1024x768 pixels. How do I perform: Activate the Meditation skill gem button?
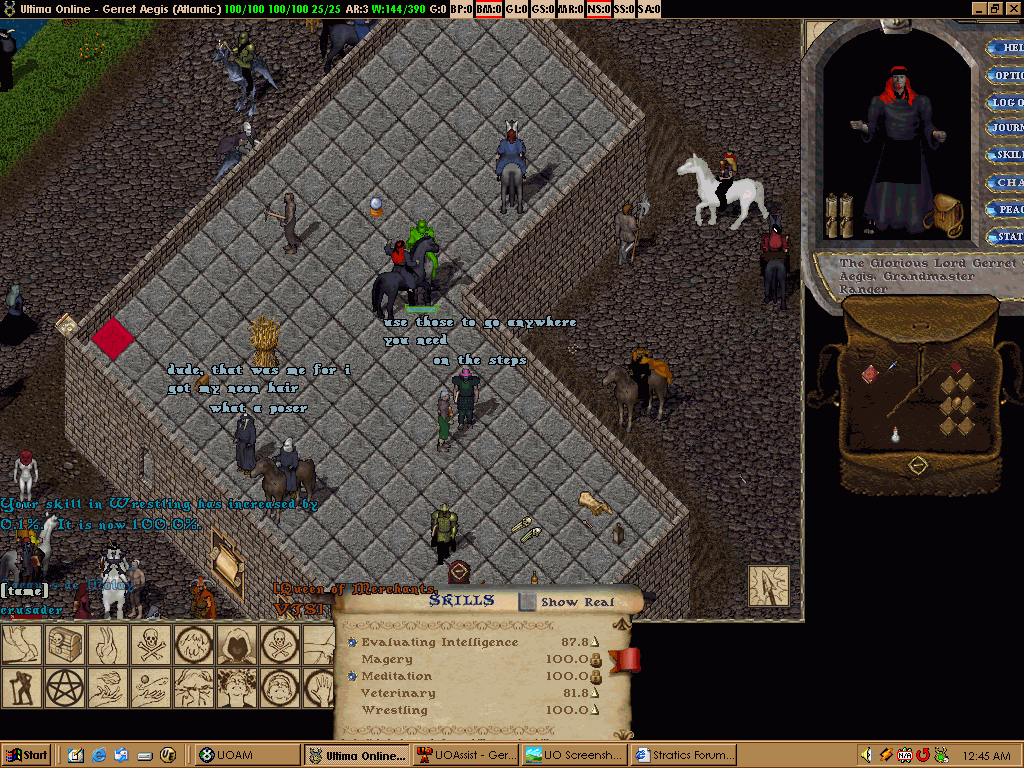352,677
